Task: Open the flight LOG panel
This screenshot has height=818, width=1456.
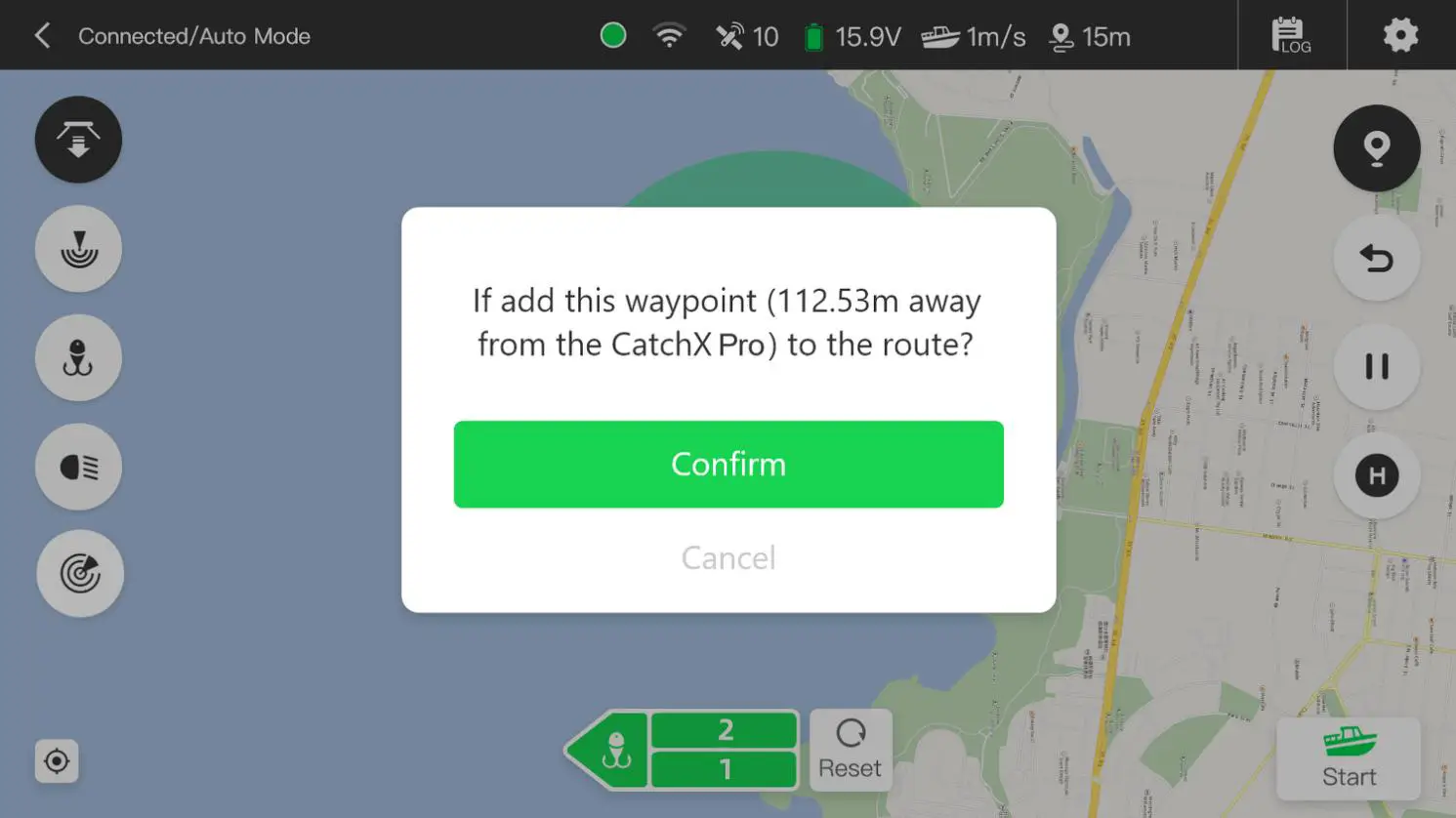Action: point(1291,34)
